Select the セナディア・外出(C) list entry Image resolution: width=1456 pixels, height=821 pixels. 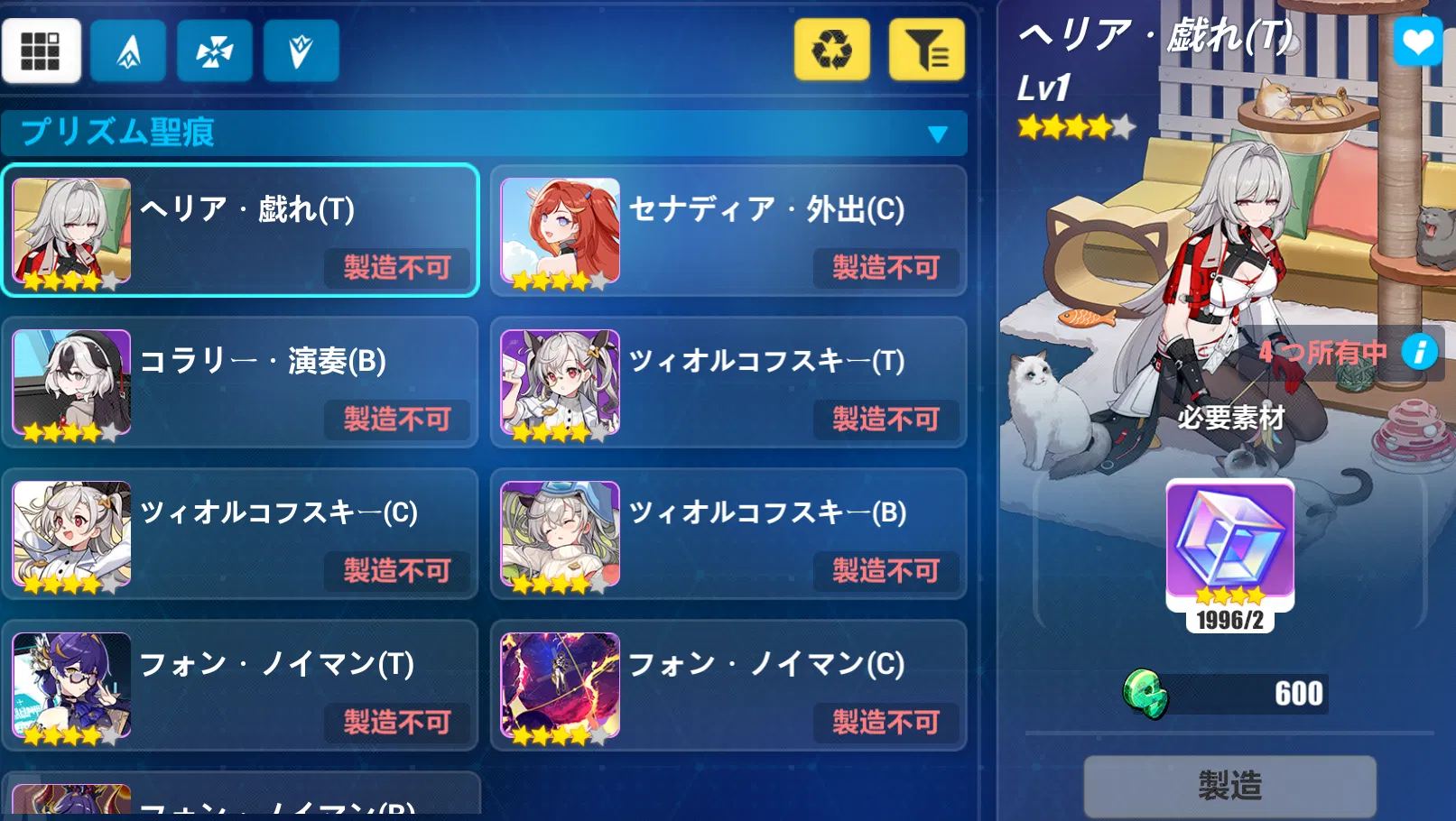728,232
